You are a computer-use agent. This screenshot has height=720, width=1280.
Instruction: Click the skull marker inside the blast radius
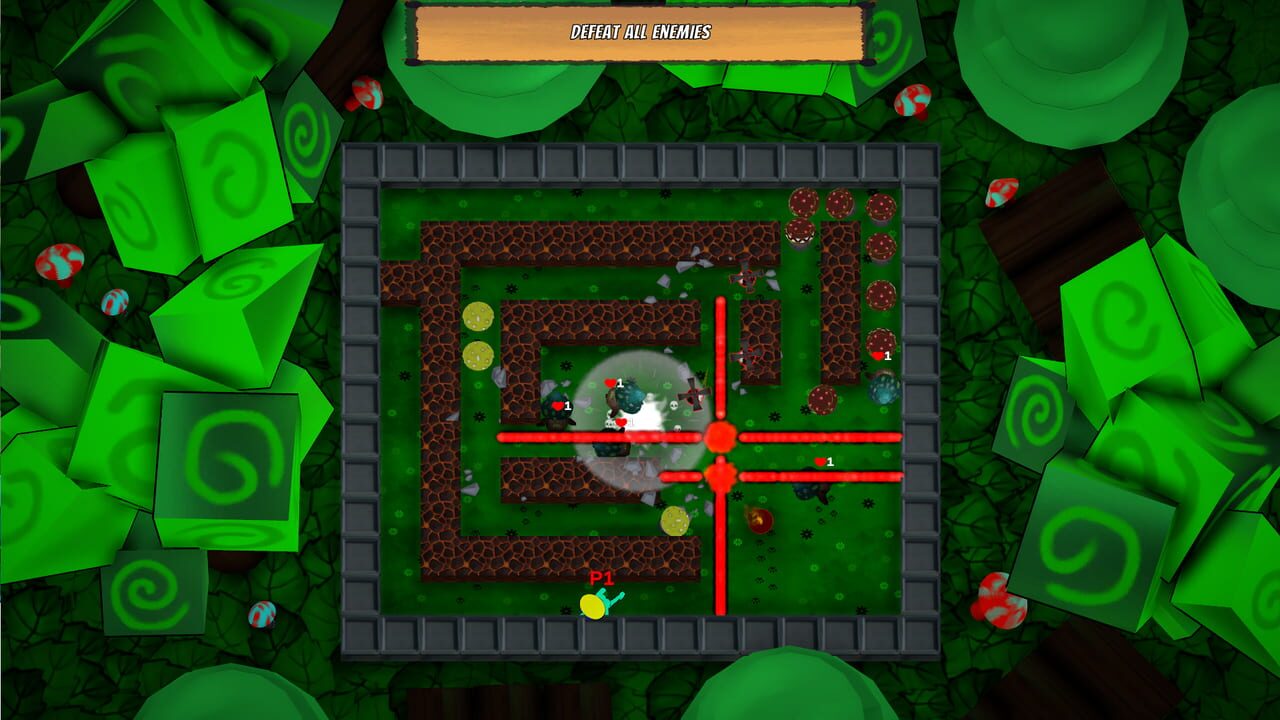click(673, 405)
